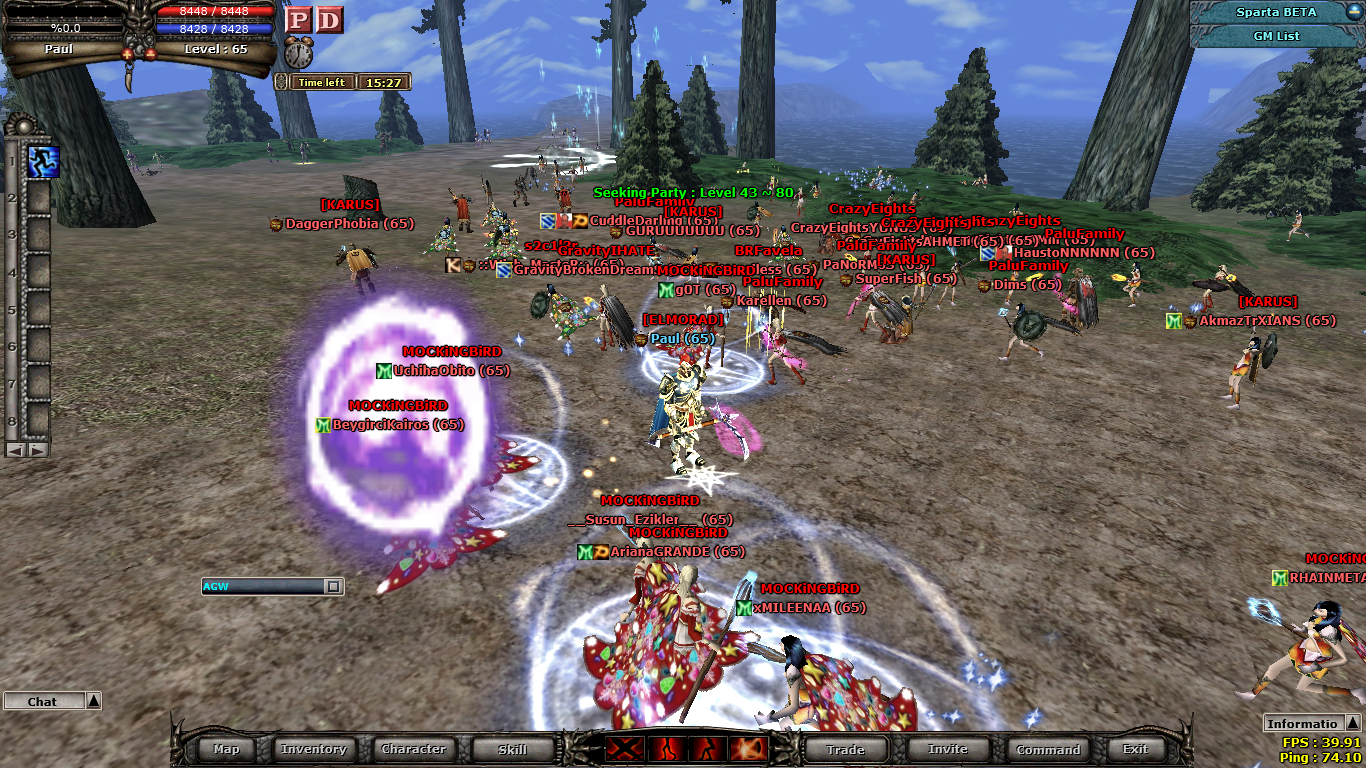Exit the game via the Exit button
This screenshot has width=1366, height=768.
point(1135,749)
